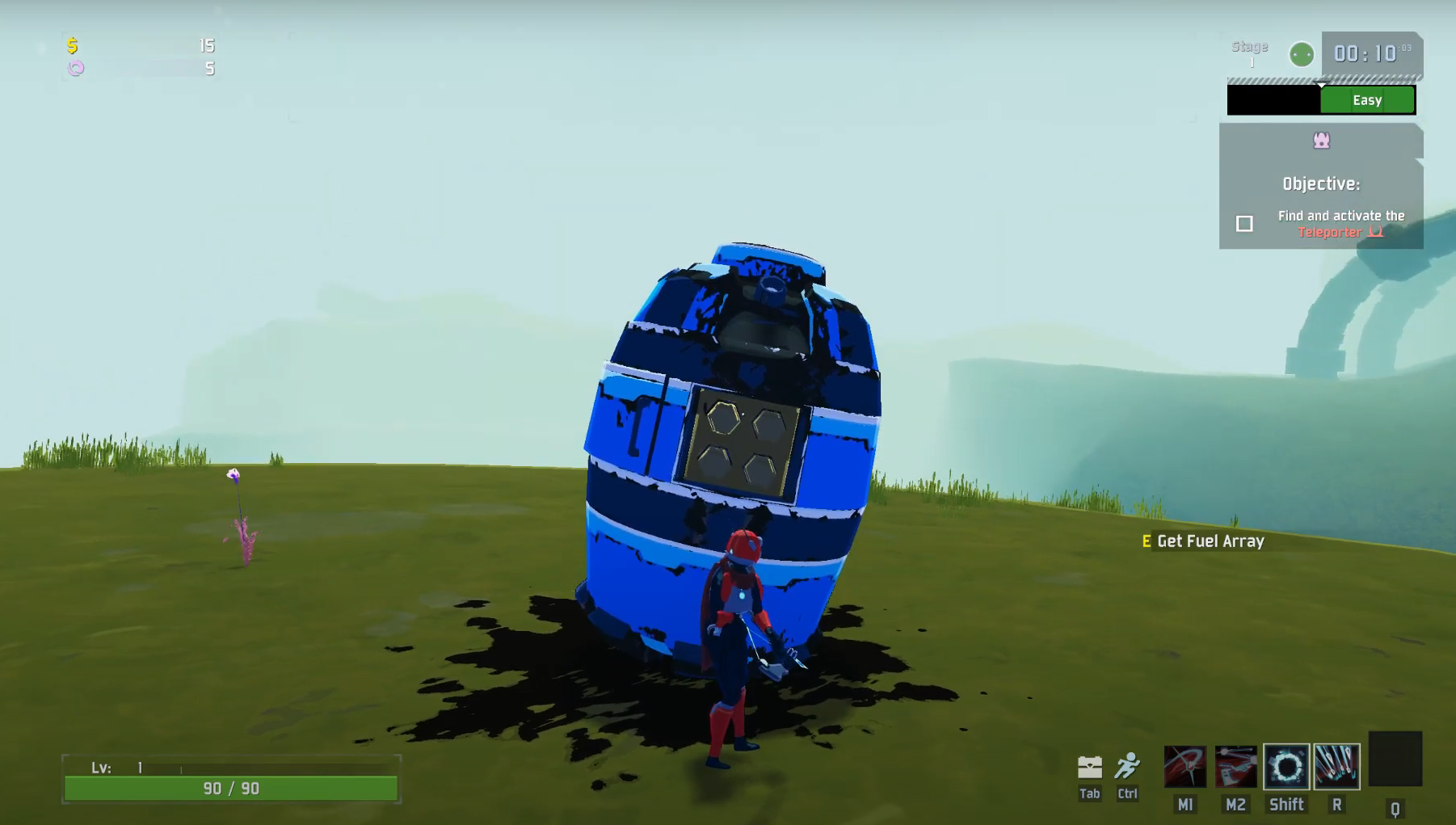The height and width of the screenshot is (825, 1456).
Task: Open the Tab inventory briefcase icon
Action: (x=1090, y=766)
